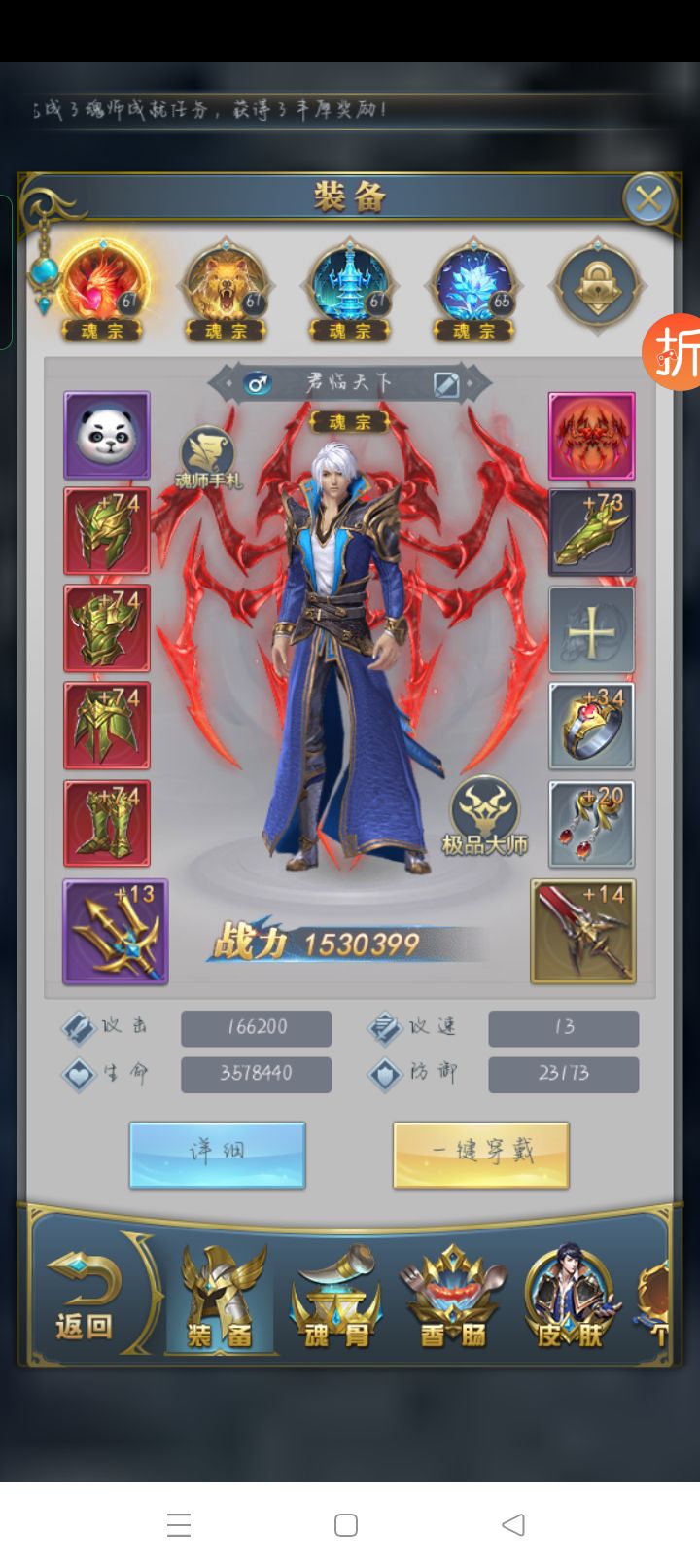The width and height of the screenshot is (700, 1568).
Task: Select the ruby ring equipment slot
Action: [591, 726]
